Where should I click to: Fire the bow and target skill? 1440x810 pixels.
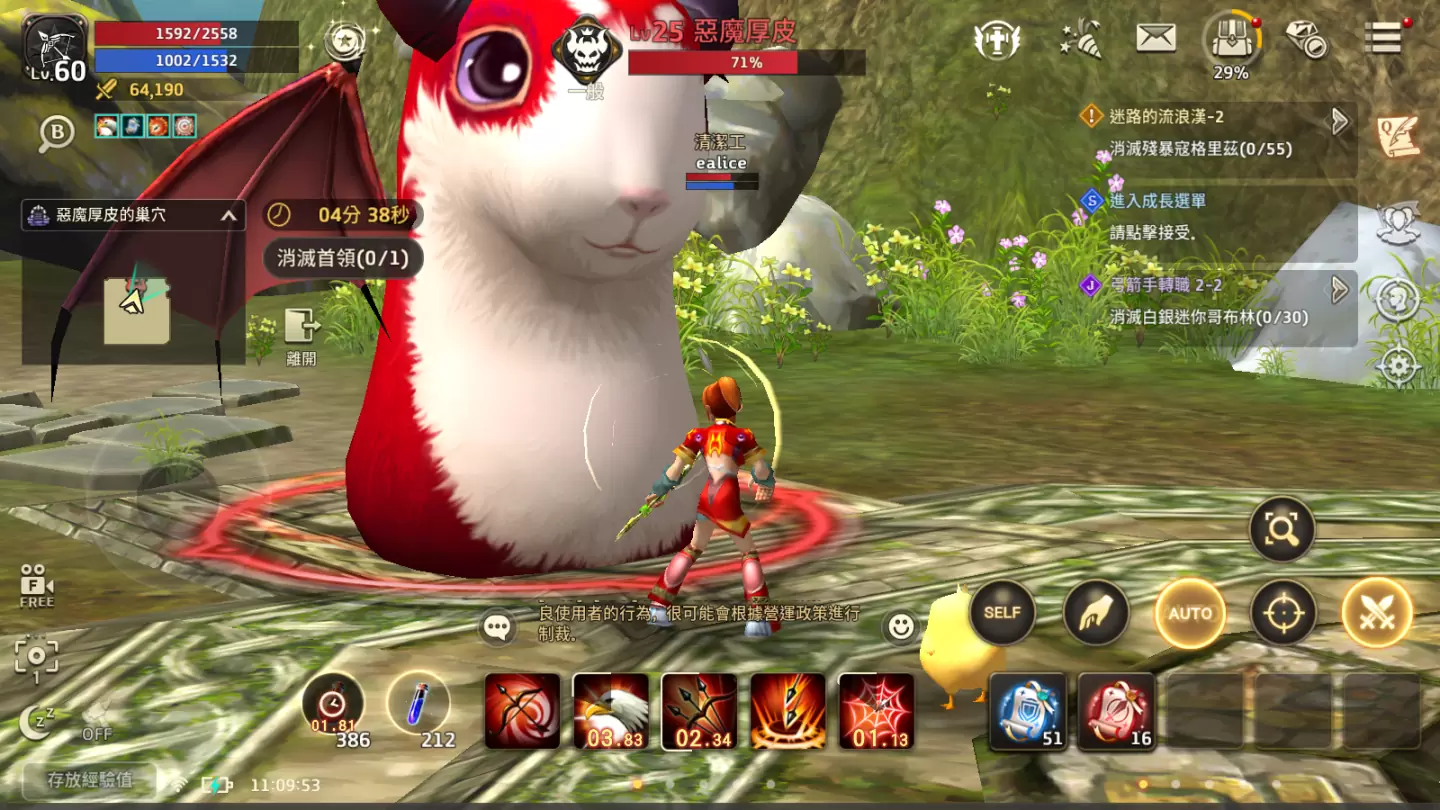tap(523, 711)
